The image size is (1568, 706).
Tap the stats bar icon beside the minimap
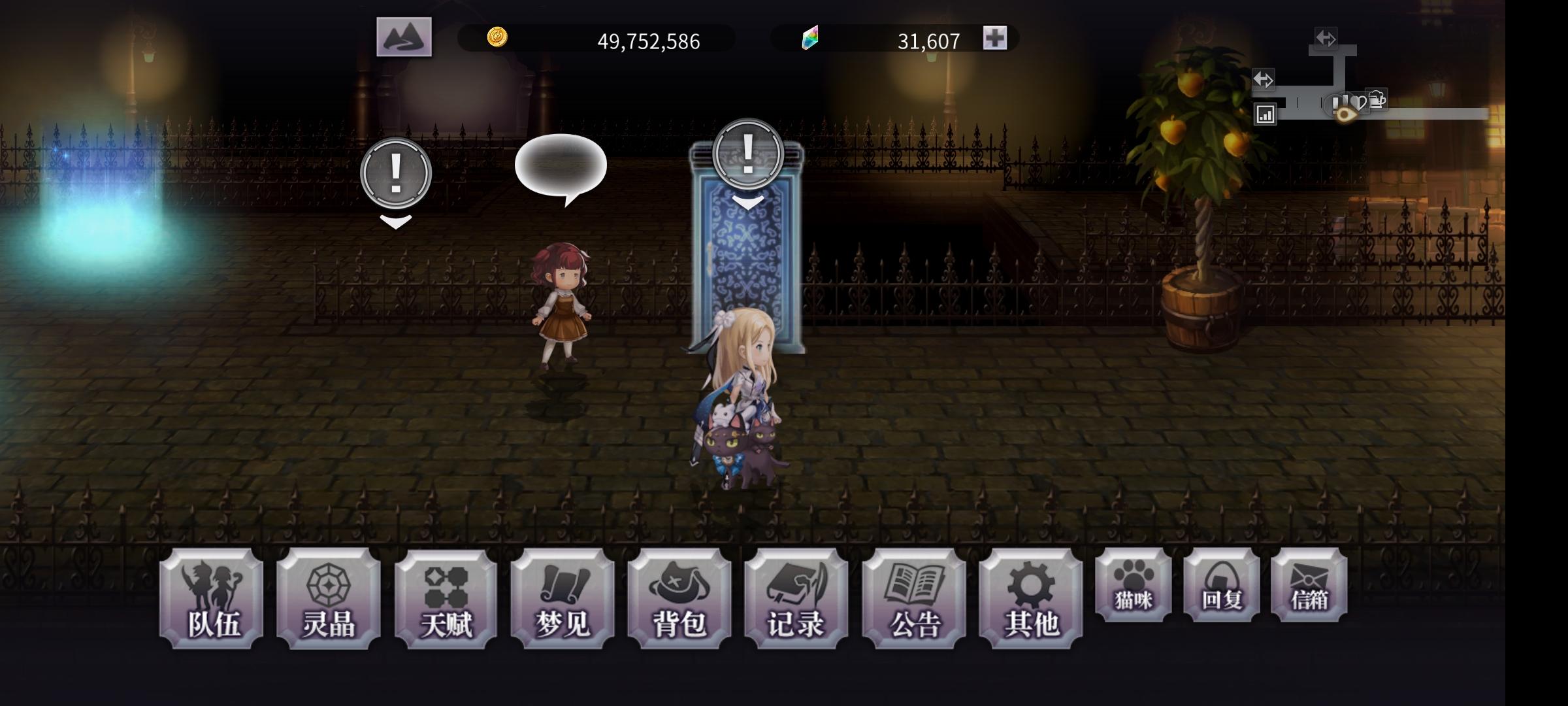click(x=1266, y=115)
